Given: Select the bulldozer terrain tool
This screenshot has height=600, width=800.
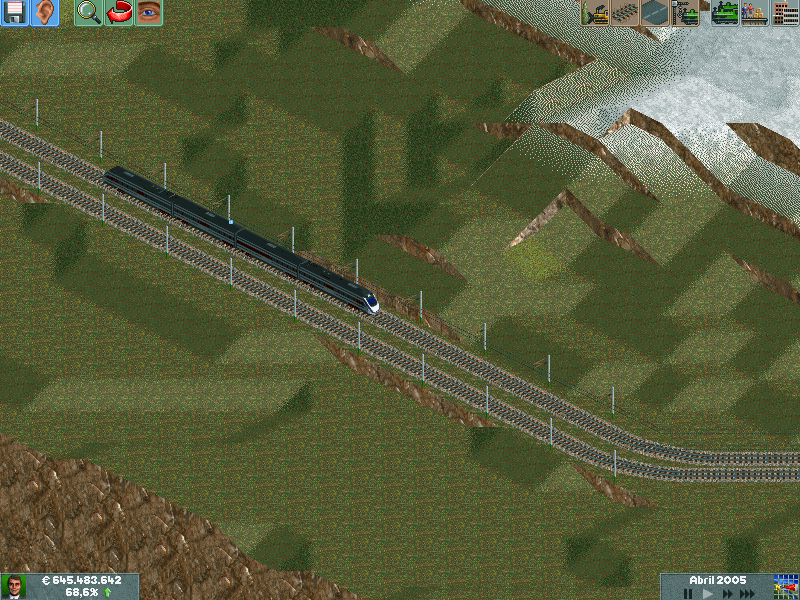Looking at the screenshot, I should 595,13.
